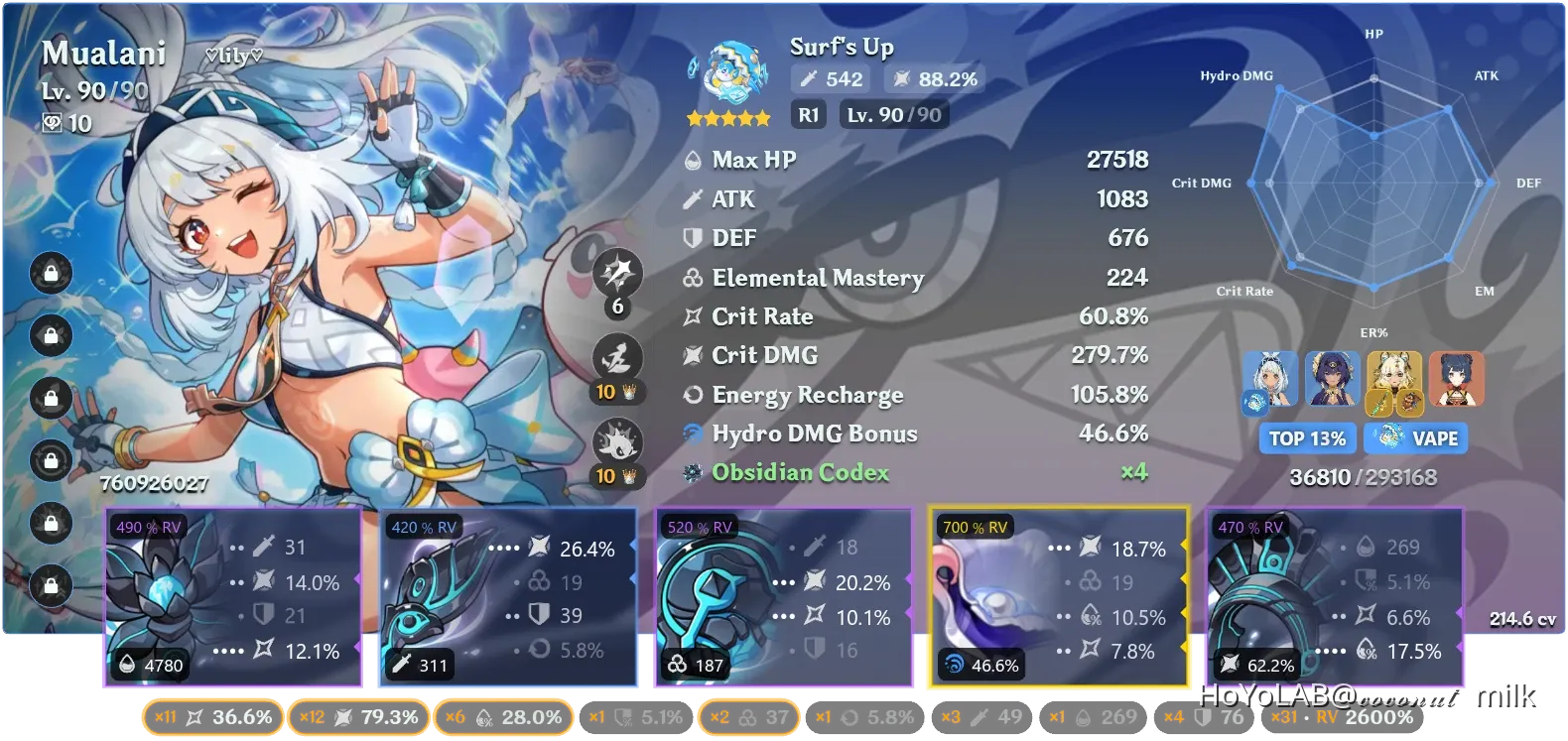Select Mualani's Normal Attack talent icon
The width and height of the screenshot is (1568, 741).
pos(618,273)
